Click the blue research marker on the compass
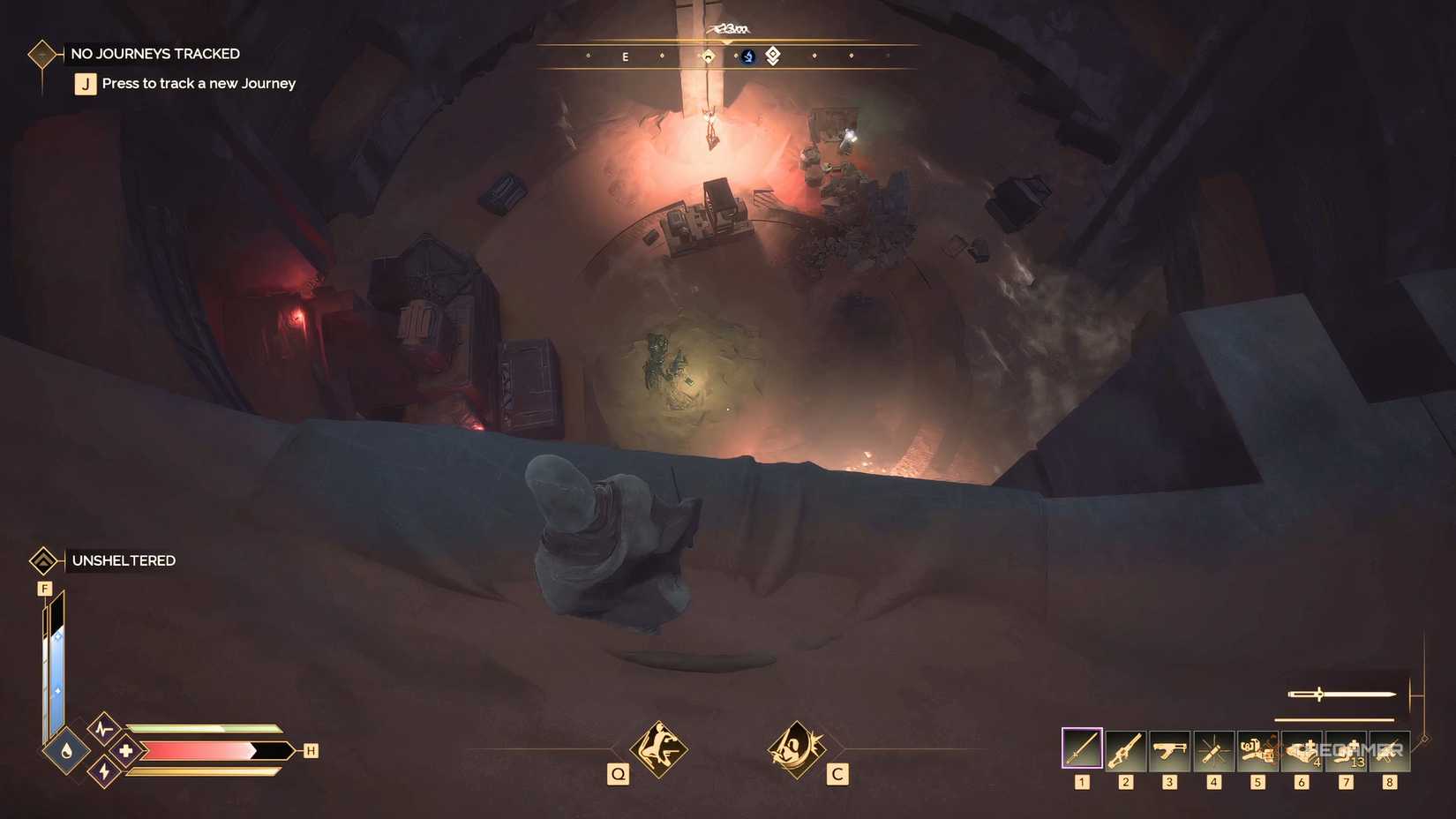Screen dimensions: 1456x819 [748, 56]
